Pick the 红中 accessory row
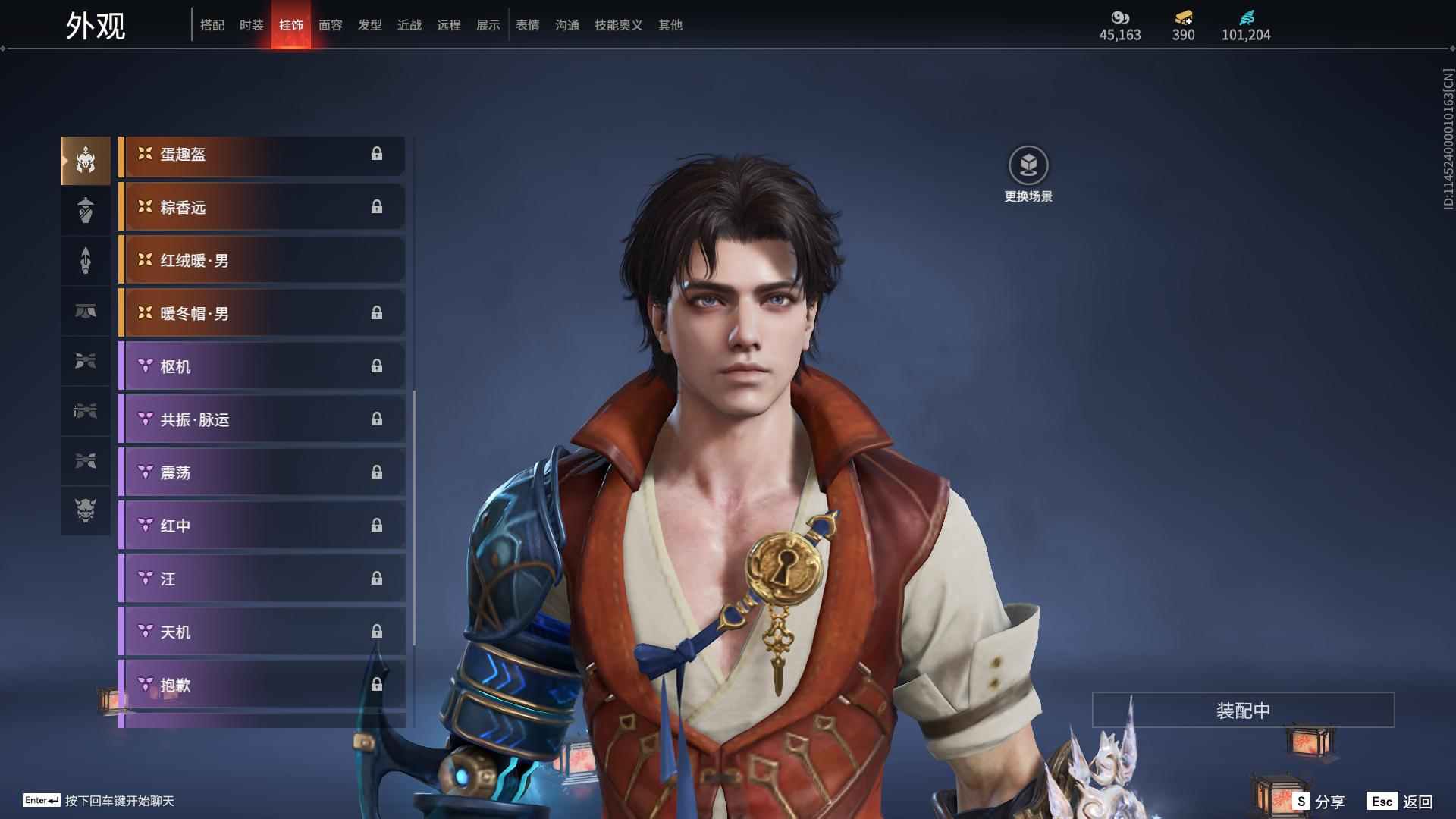The width and height of the screenshot is (1456, 819). [262, 526]
